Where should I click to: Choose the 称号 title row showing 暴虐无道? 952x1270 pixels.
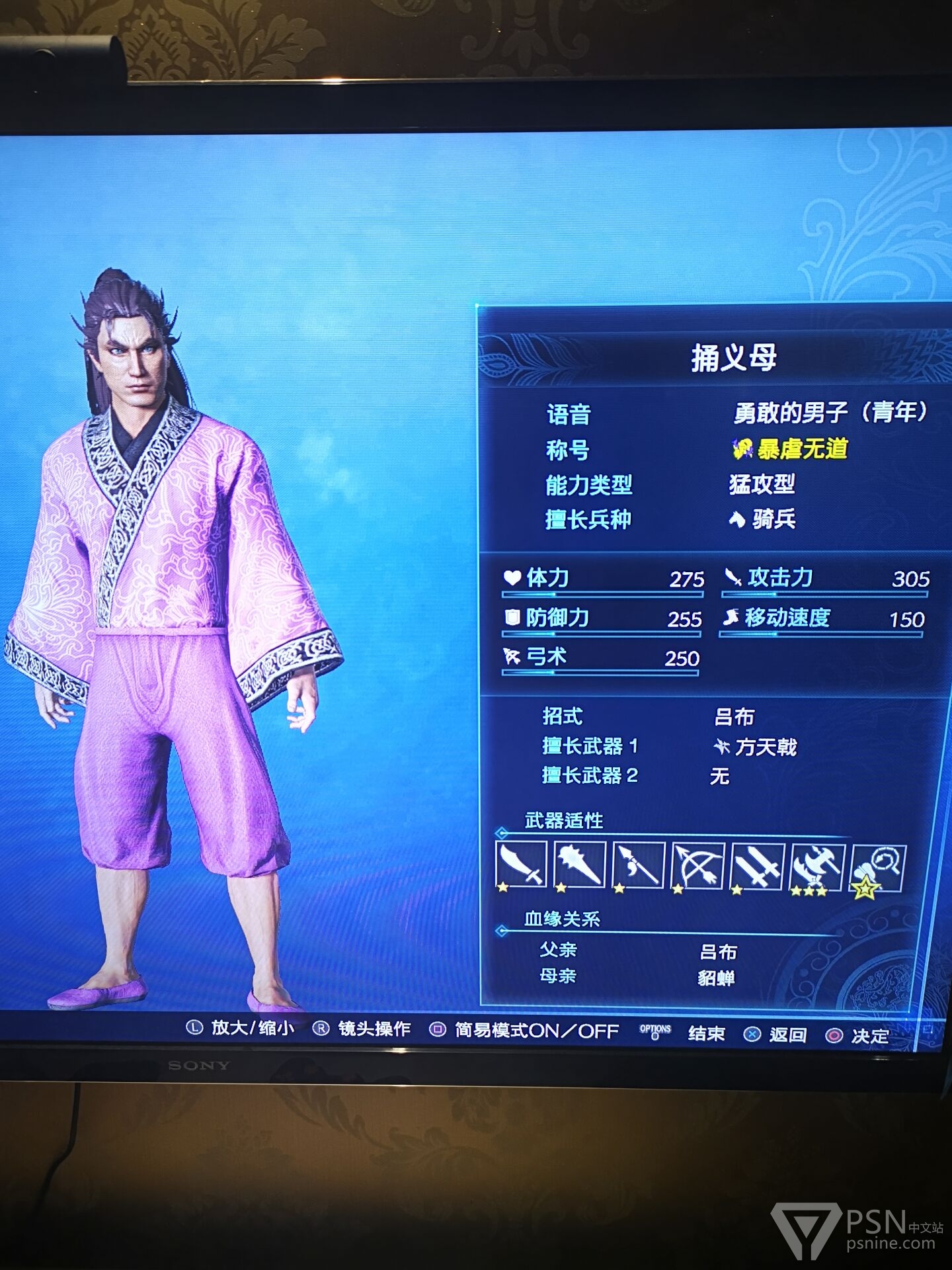[x=734, y=450]
